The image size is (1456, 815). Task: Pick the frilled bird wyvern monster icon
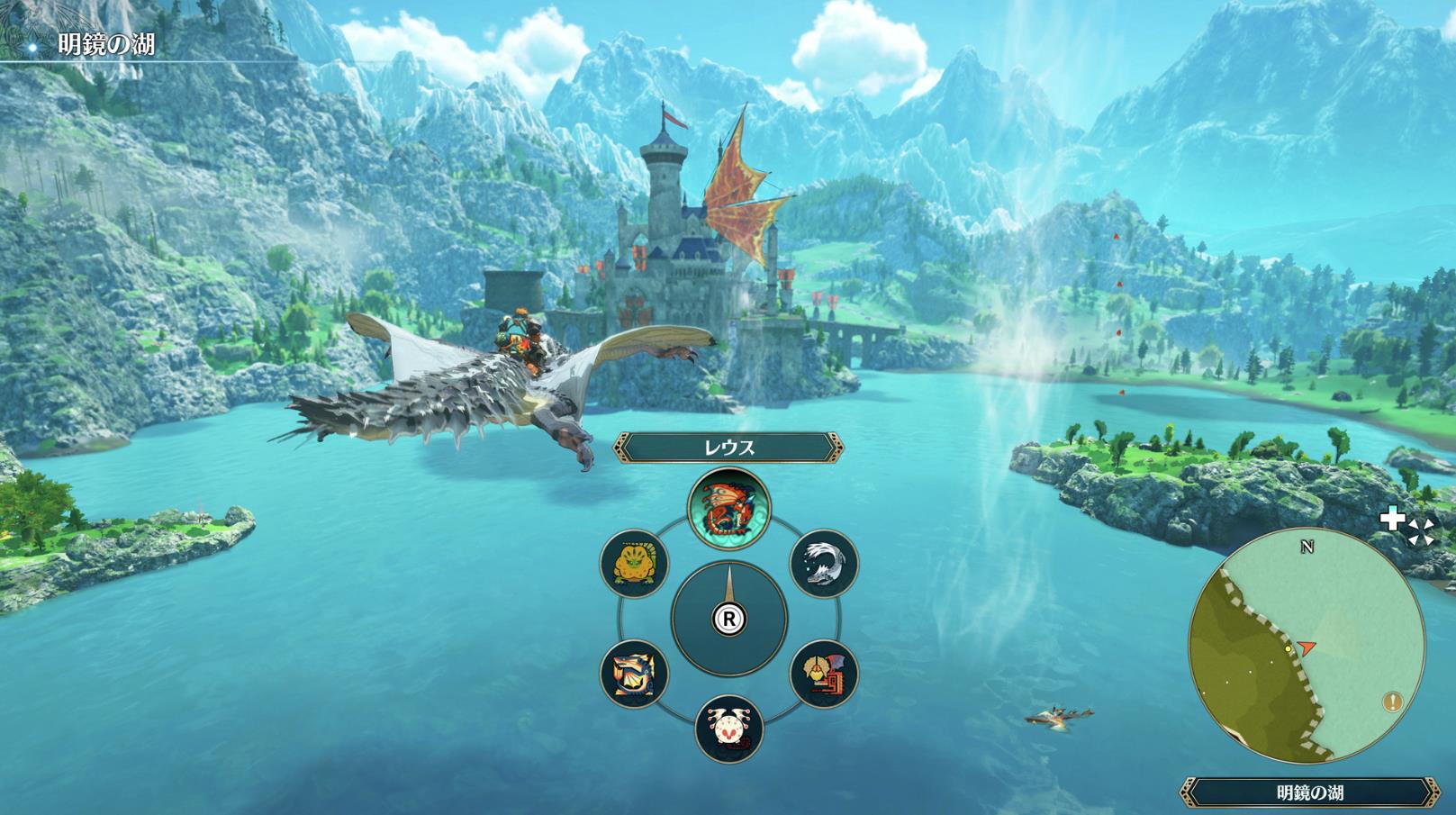point(824,674)
